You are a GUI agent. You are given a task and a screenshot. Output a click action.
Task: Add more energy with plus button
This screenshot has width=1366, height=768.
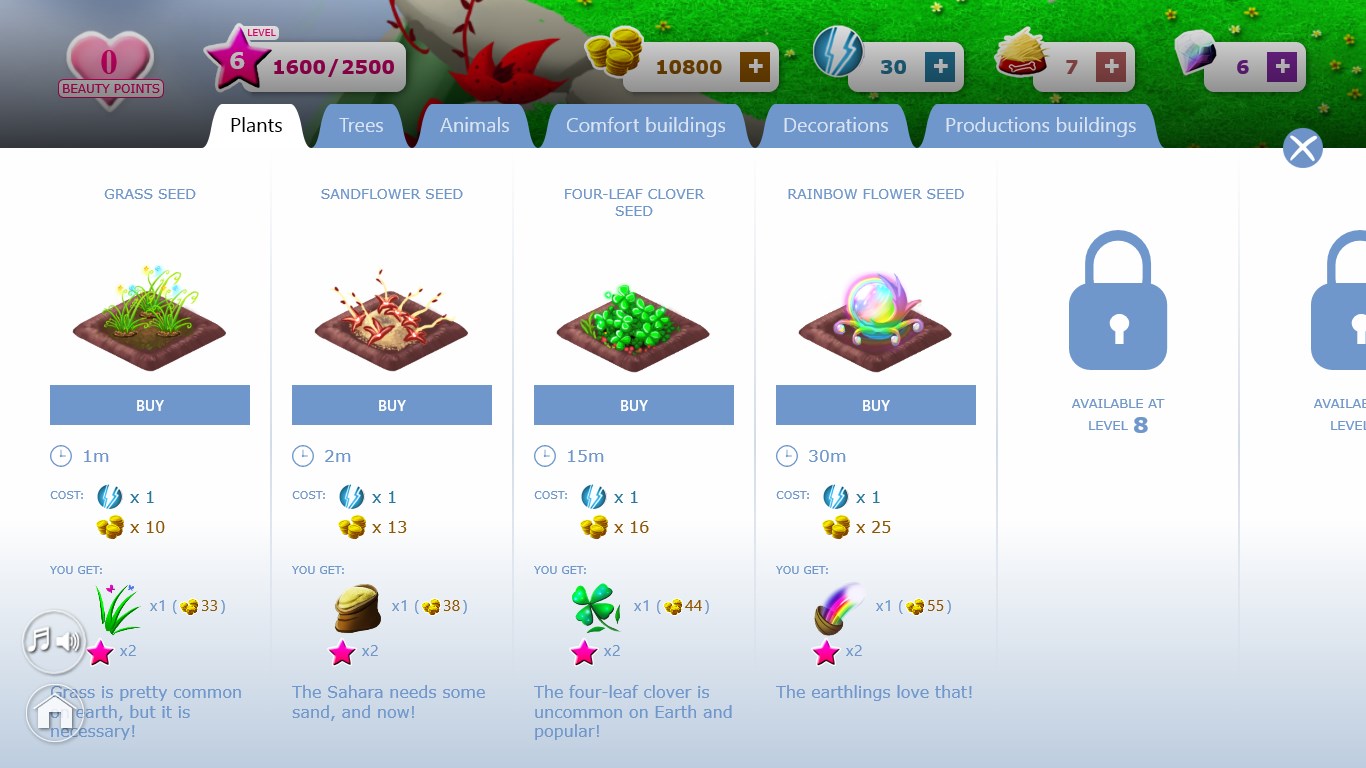click(x=940, y=67)
